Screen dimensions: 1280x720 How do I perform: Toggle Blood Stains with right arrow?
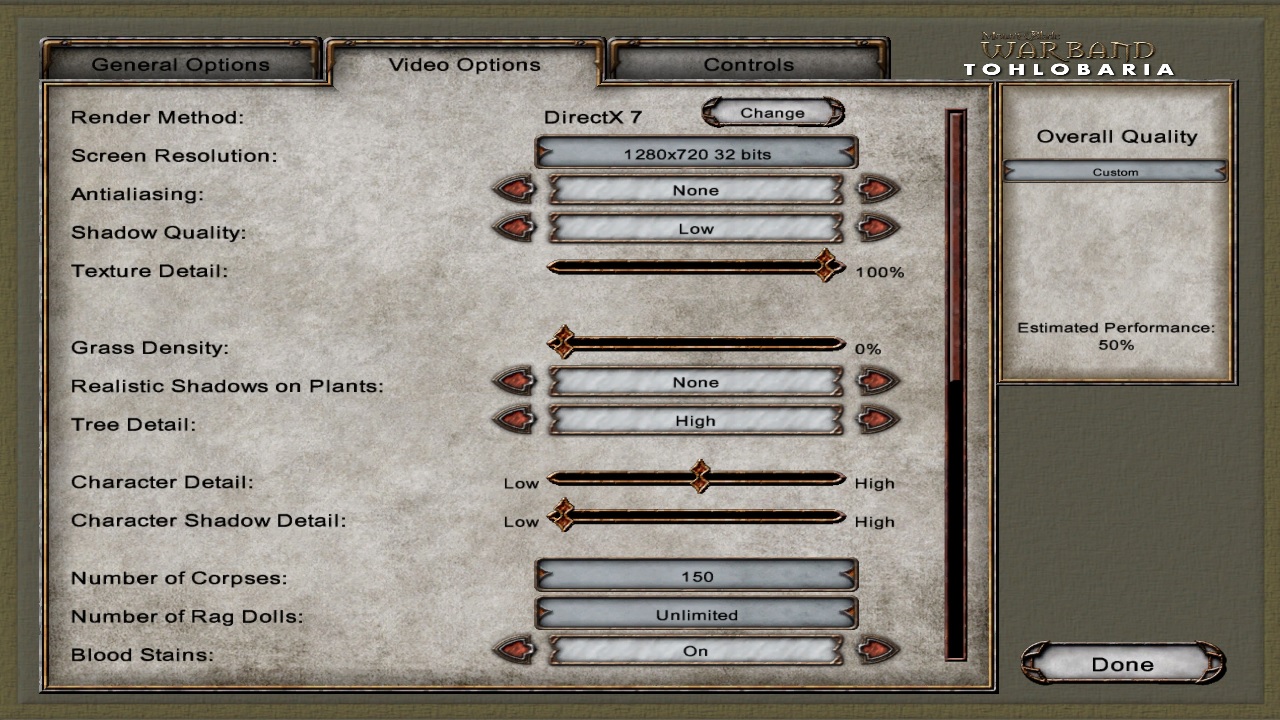[x=877, y=651]
